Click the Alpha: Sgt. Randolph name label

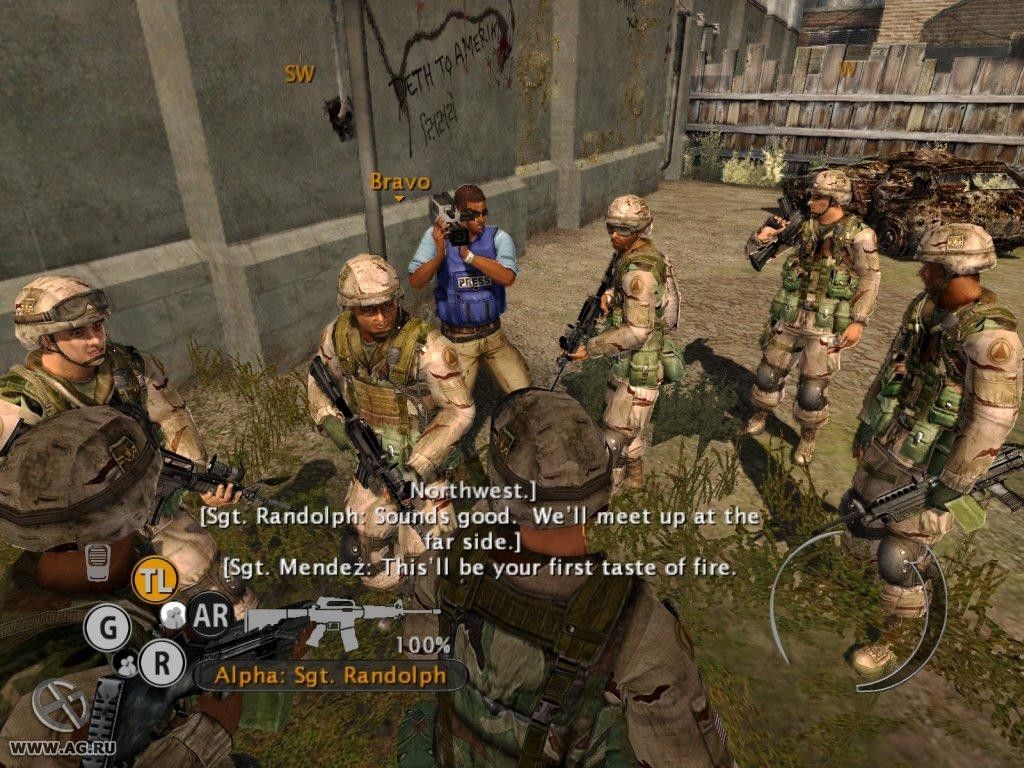pos(330,674)
